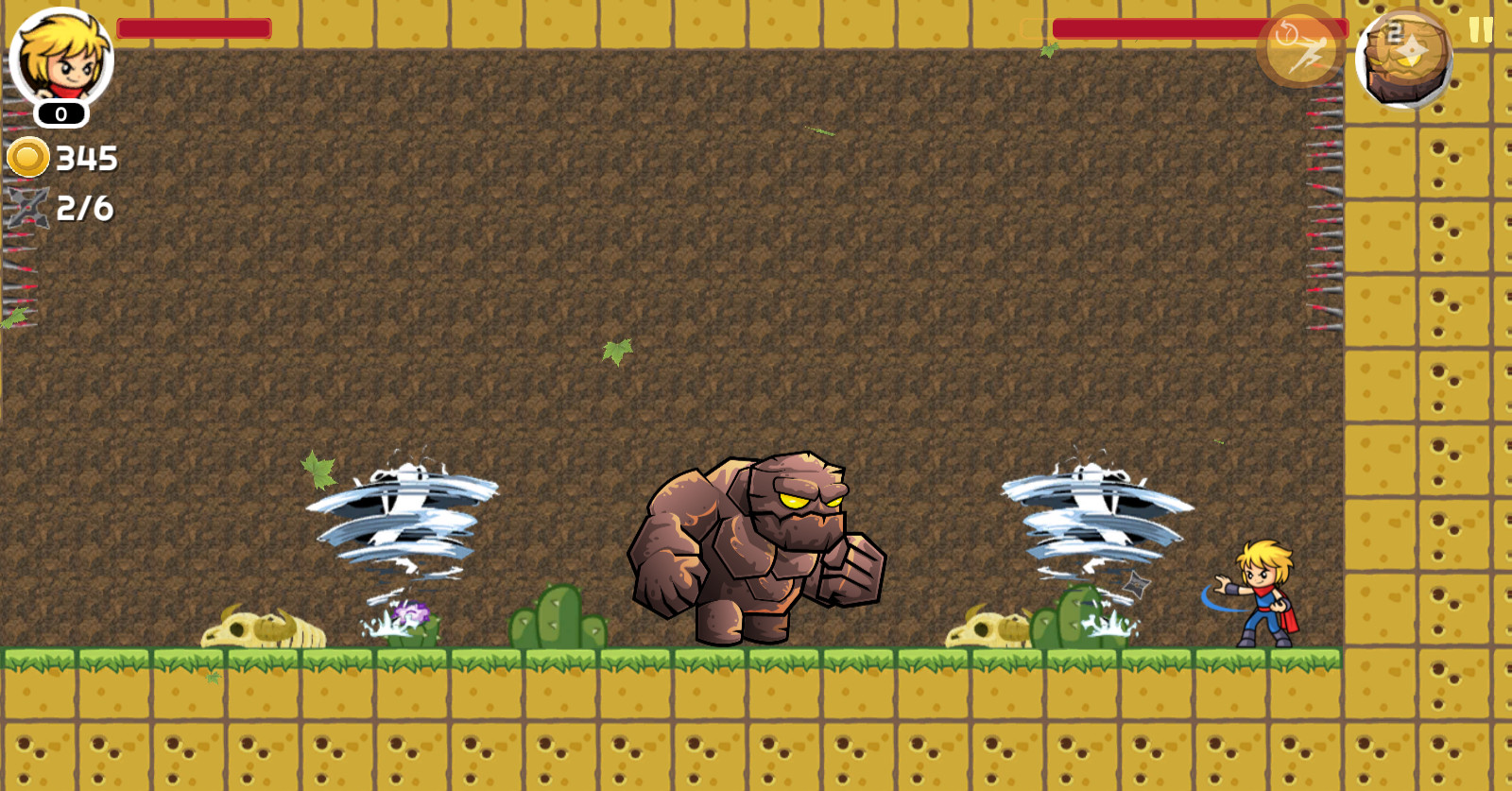Tap the purple plant enemy near the left tornado
This screenshot has width=1512, height=791.
pyautogui.click(x=411, y=612)
